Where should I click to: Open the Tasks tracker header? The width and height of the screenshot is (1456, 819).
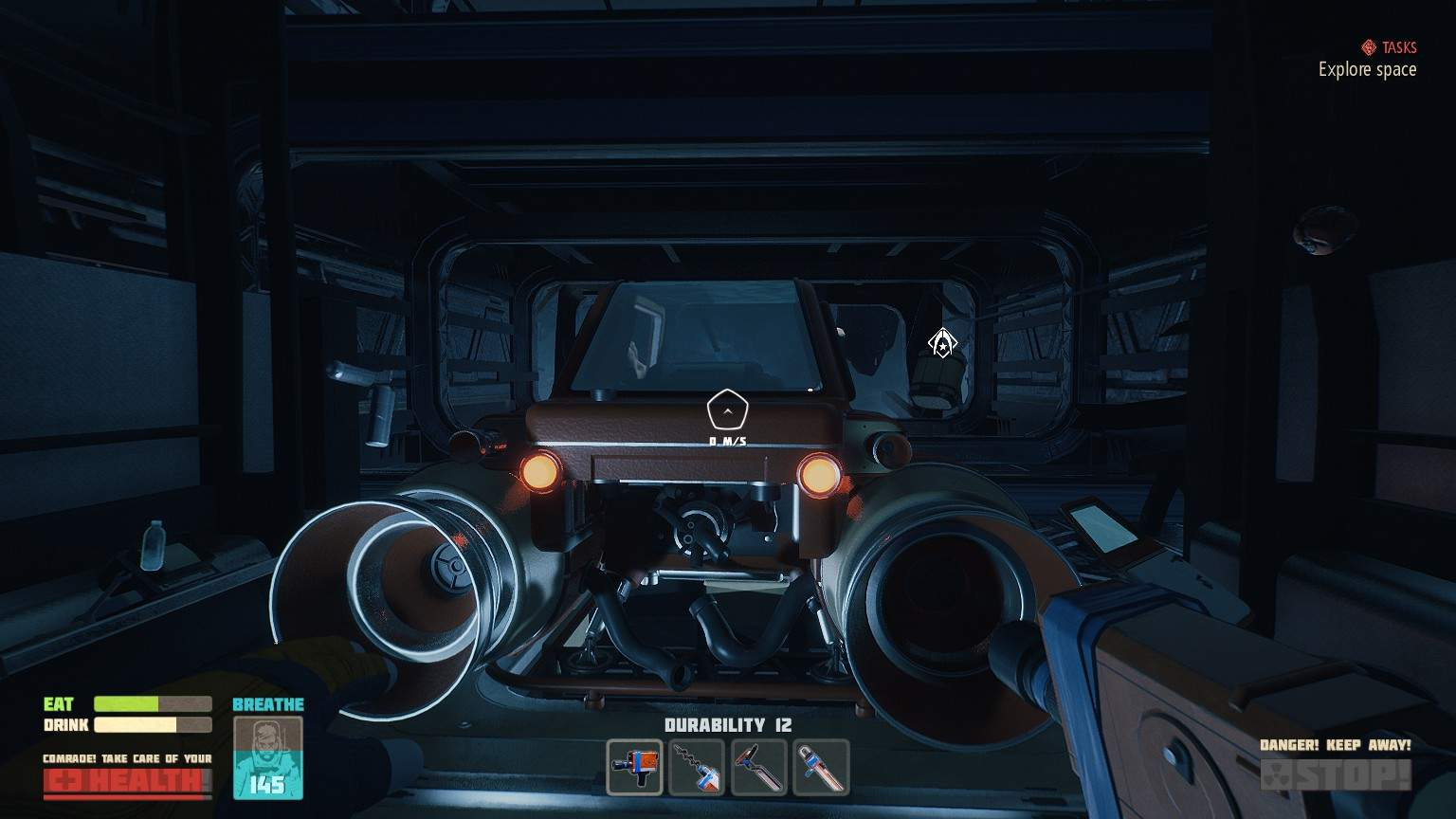click(1389, 47)
